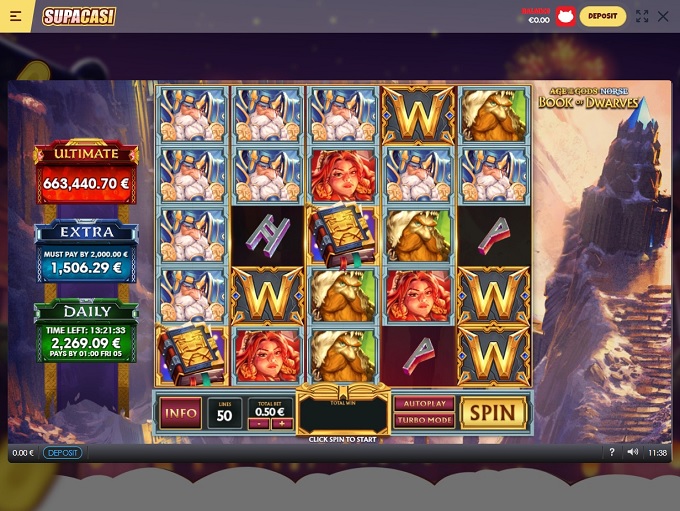This screenshot has height=511, width=680.
Task: Open the small Deposit link in bottom bar
Action: point(62,453)
